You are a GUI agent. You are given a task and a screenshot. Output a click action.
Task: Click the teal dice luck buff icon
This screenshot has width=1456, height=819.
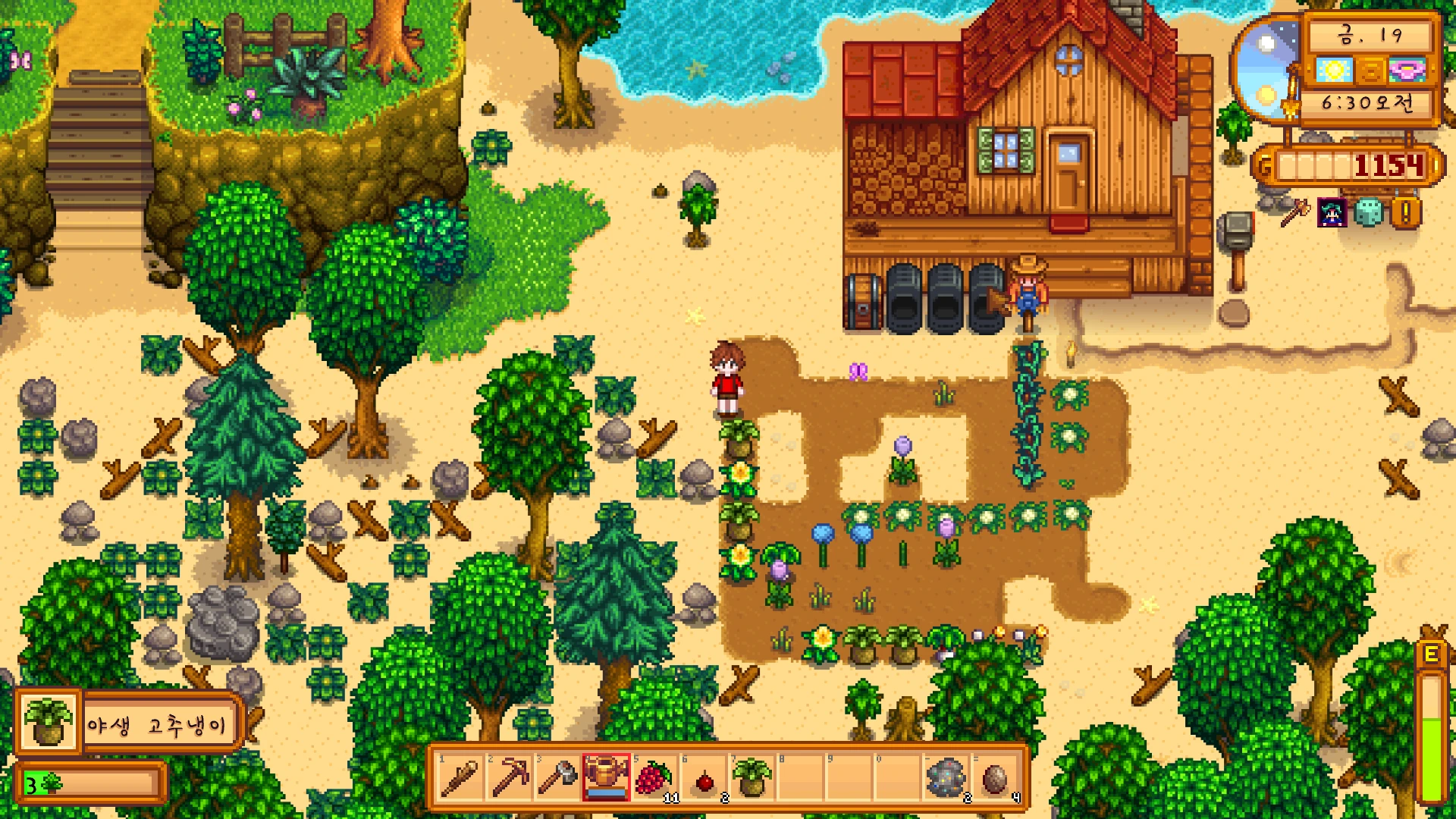[x=1369, y=213]
